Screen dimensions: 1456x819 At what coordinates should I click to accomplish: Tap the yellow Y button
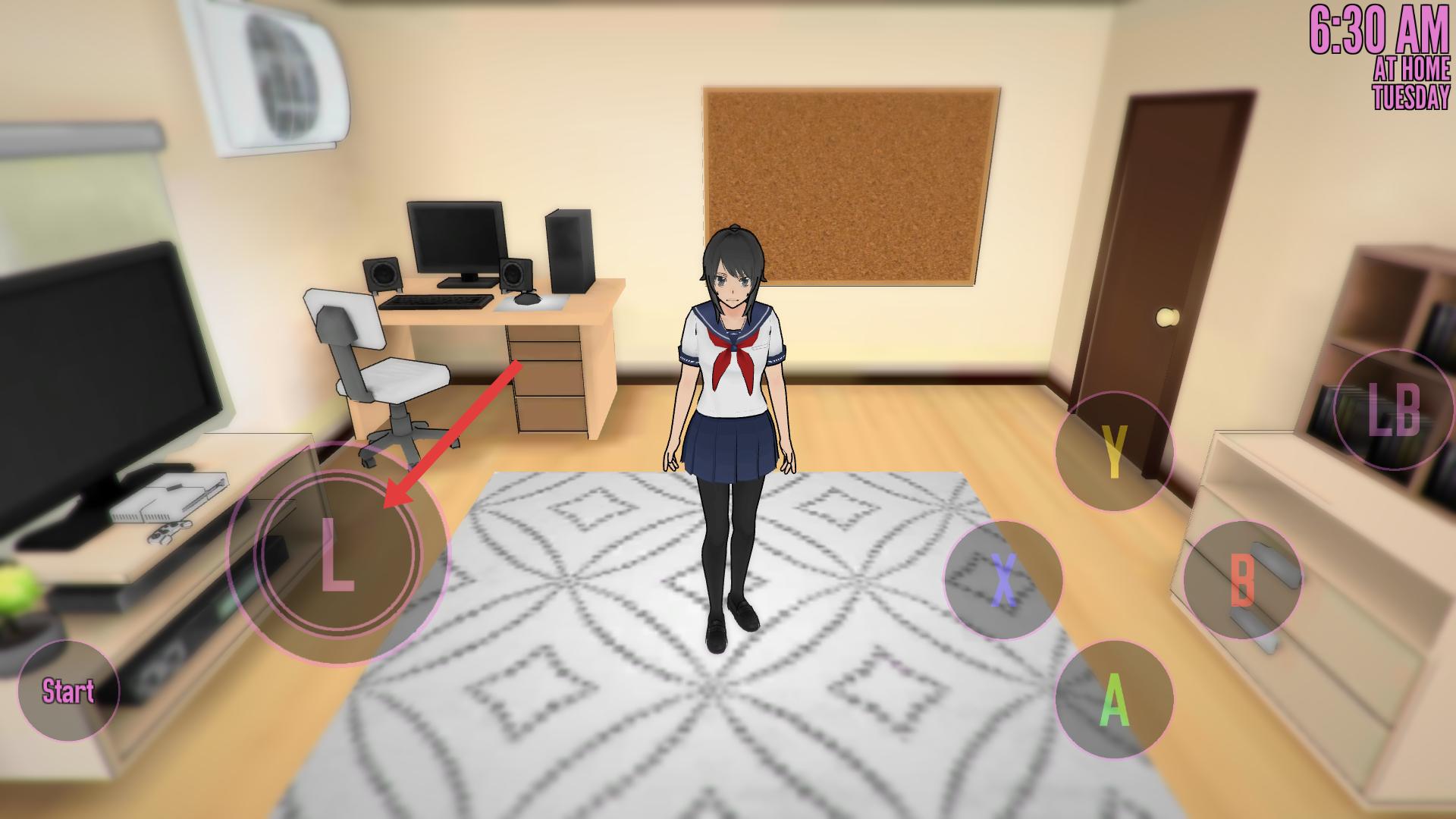click(1114, 452)
